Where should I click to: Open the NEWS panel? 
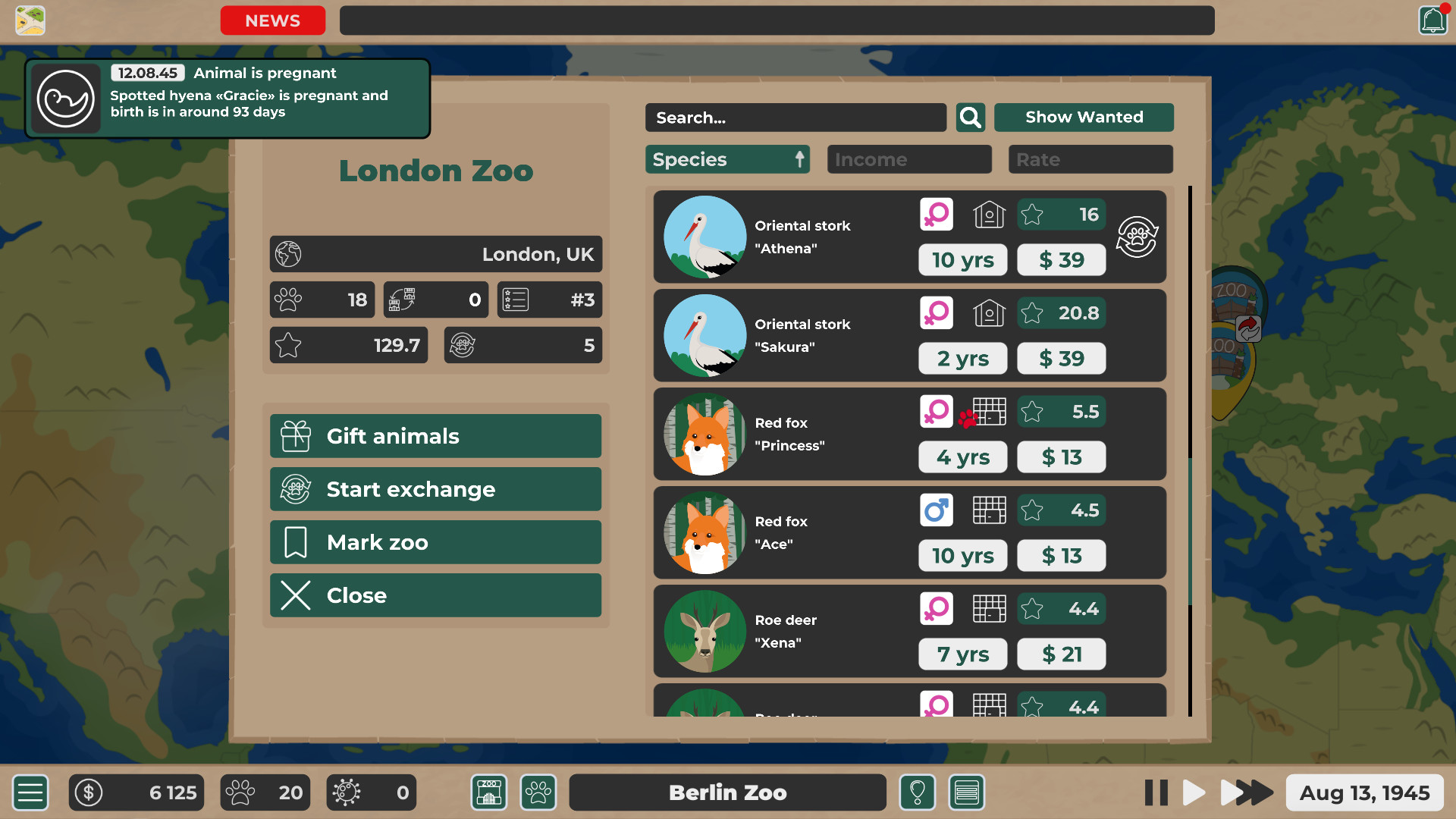pyautogui.click(x=272, y=20)
